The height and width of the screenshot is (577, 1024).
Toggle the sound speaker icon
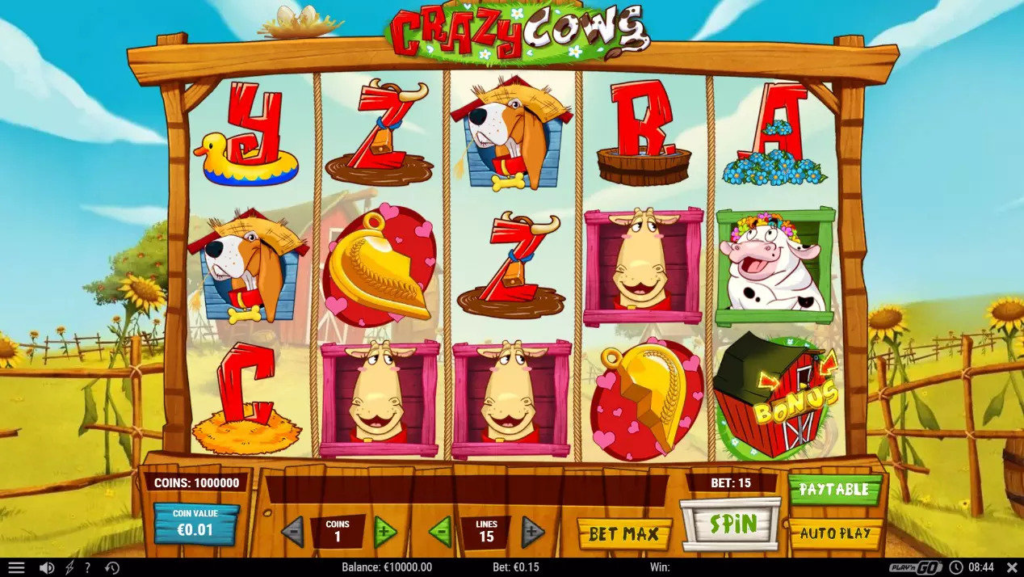coord(46,567)
